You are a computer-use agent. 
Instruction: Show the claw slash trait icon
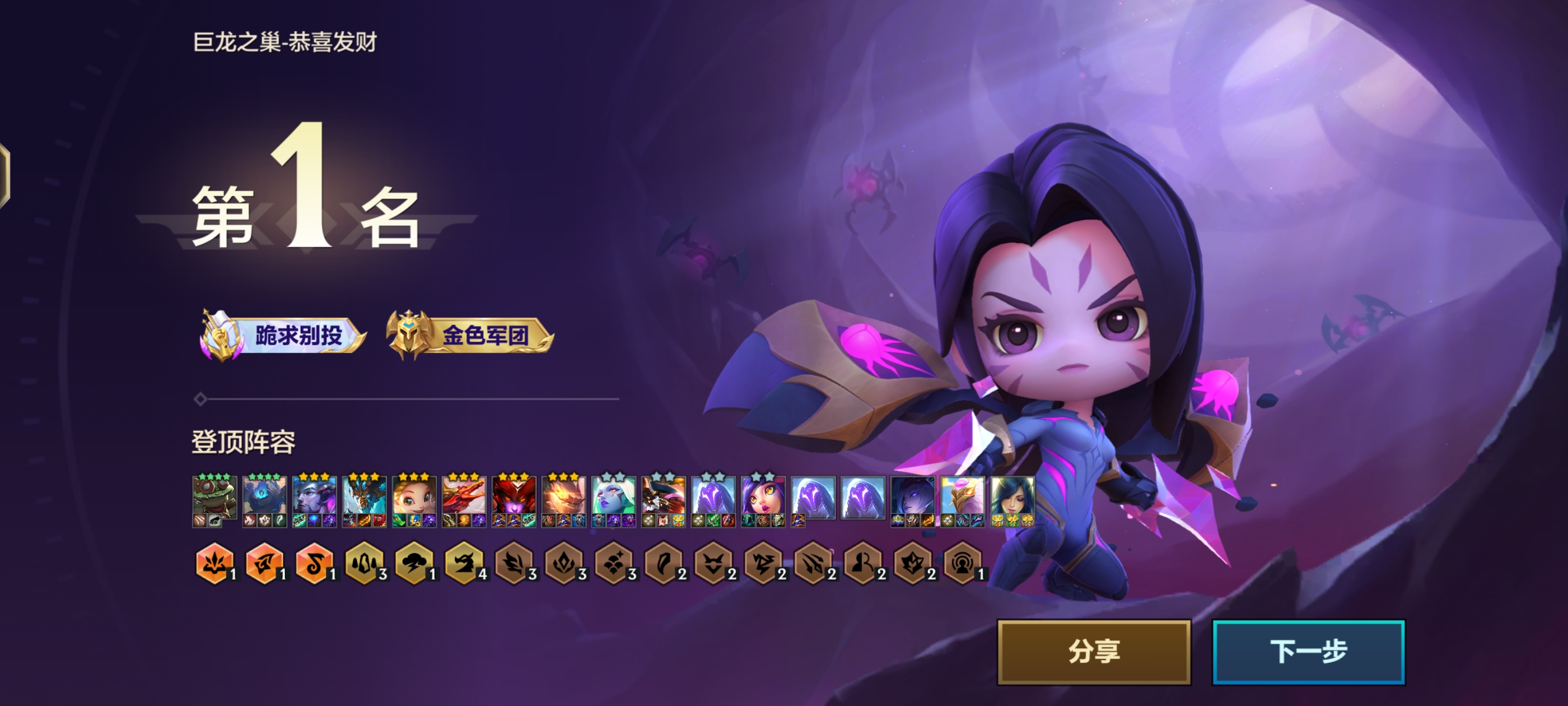coord(813,564)
